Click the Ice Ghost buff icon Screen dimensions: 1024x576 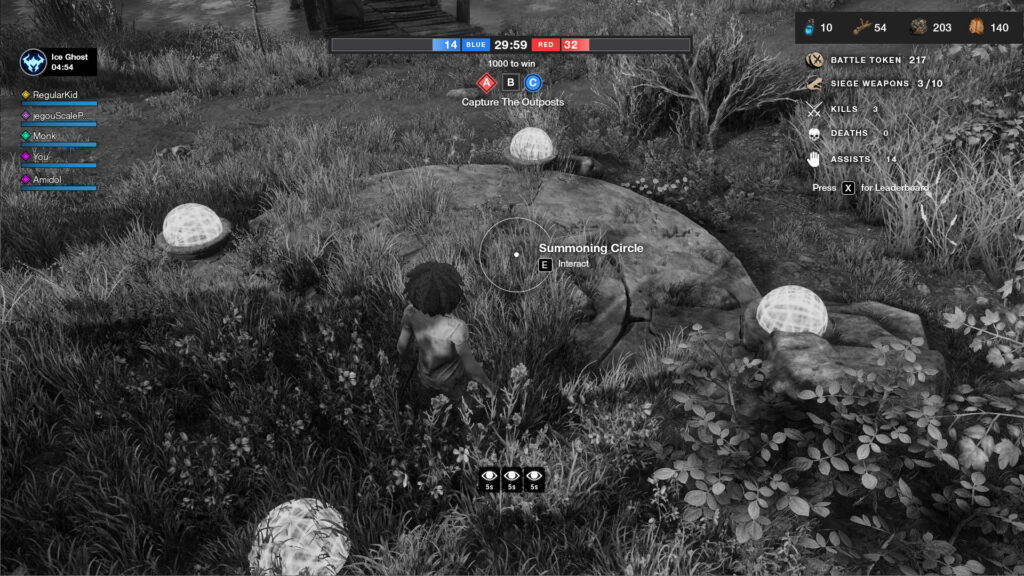34,62
